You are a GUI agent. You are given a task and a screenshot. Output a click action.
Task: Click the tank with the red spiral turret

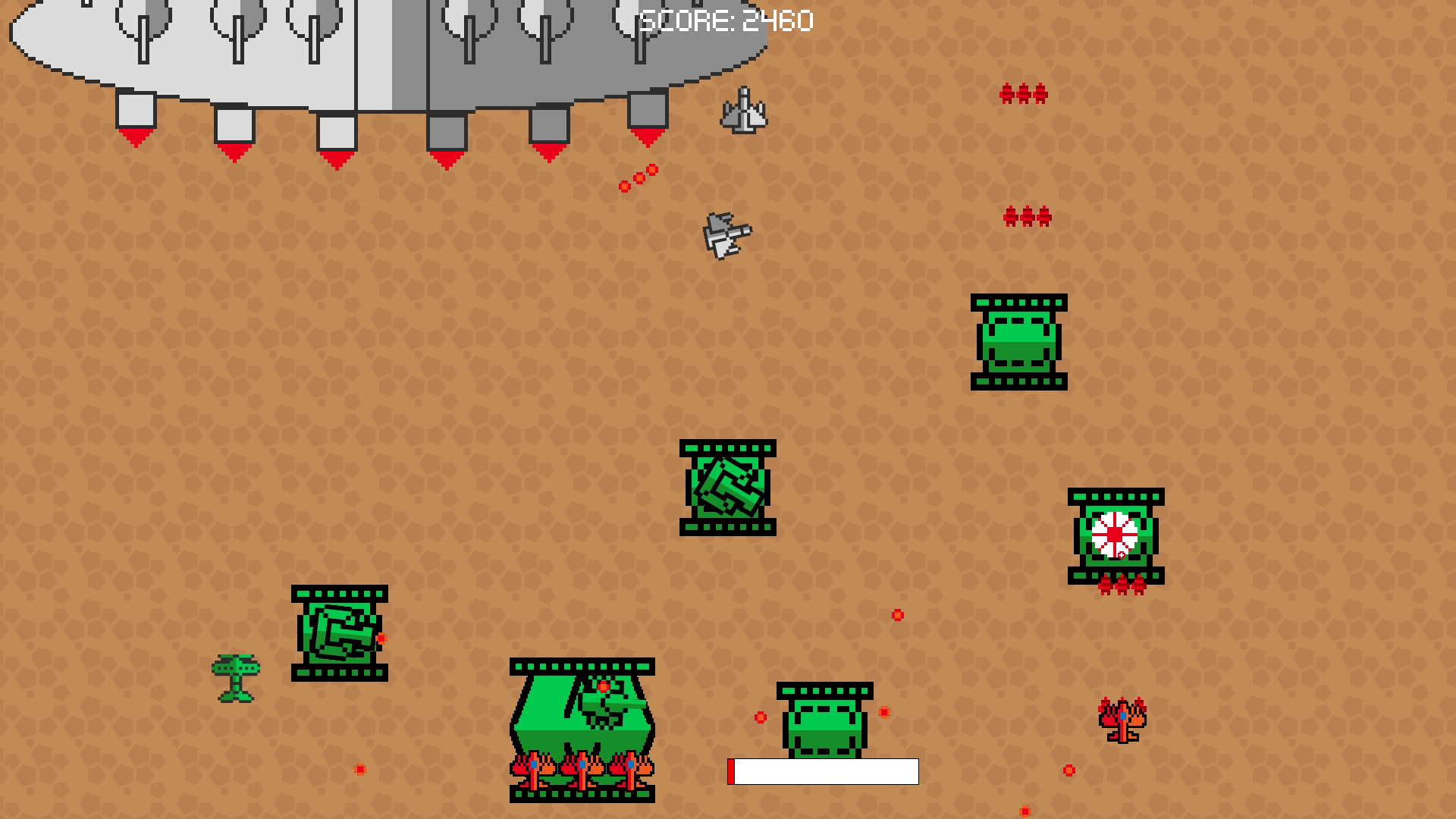coord(1116,535)
